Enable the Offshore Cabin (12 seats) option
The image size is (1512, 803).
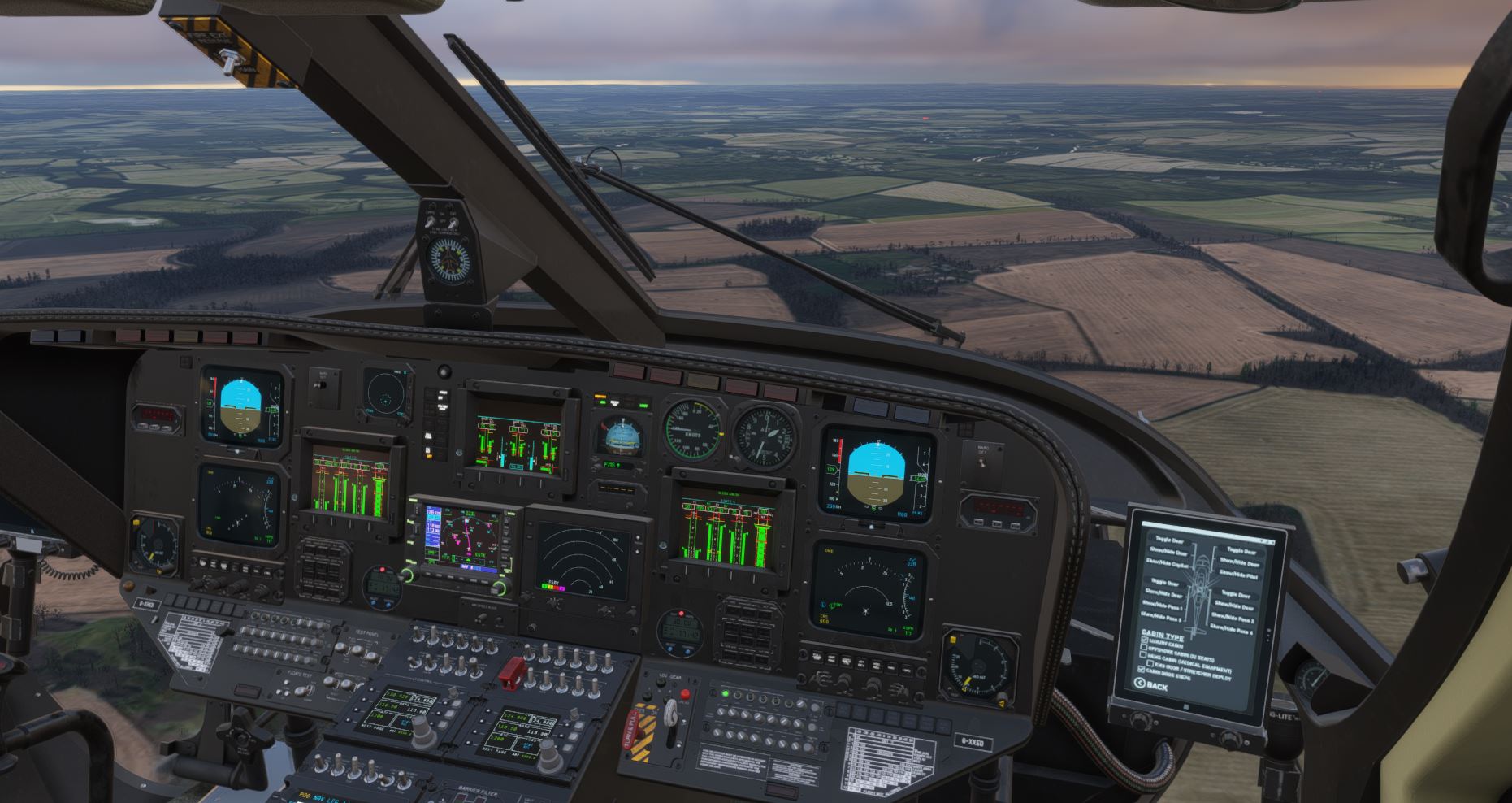coord(1144,647)
